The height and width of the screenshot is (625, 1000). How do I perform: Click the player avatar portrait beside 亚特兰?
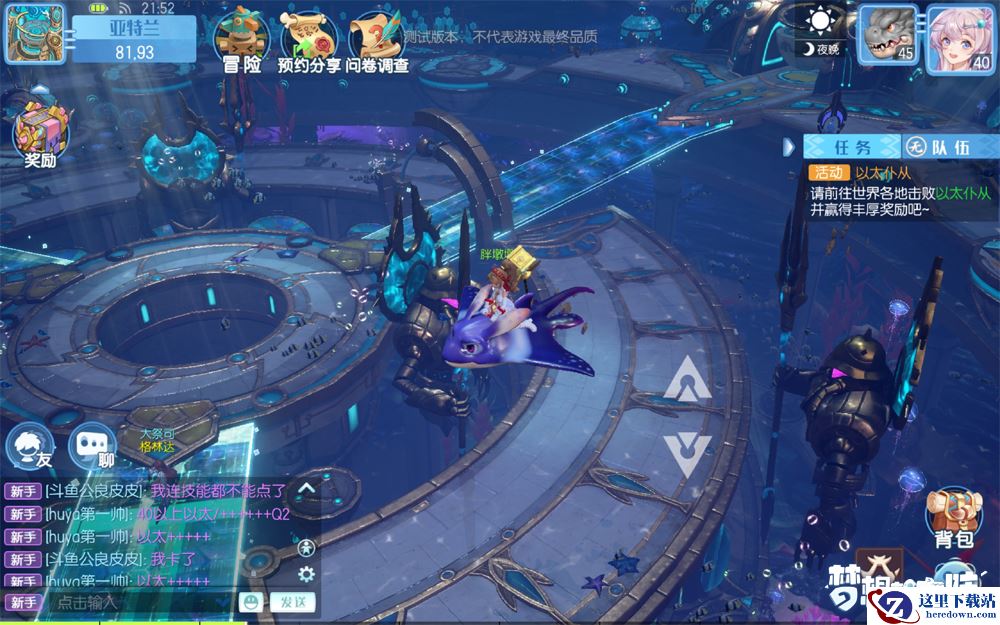35,33
